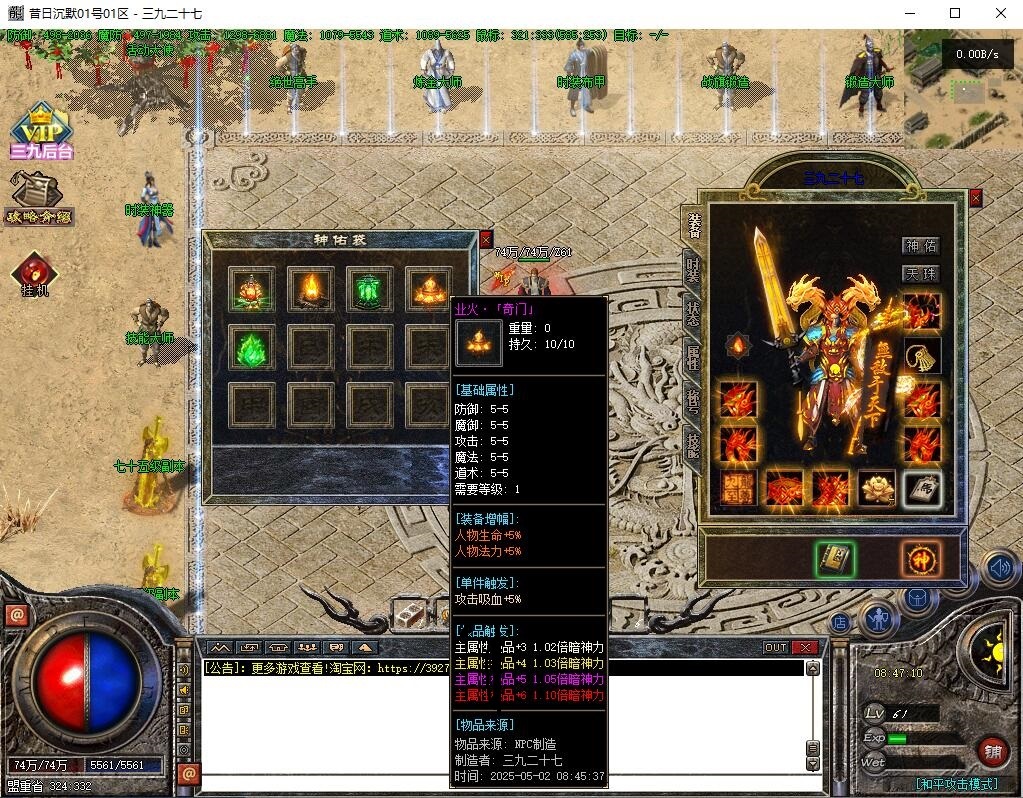Image resolution: width=1023 pixels, height=798 pixels.
Task: Close the character equipment panel
Action: [x=975, y=198]
